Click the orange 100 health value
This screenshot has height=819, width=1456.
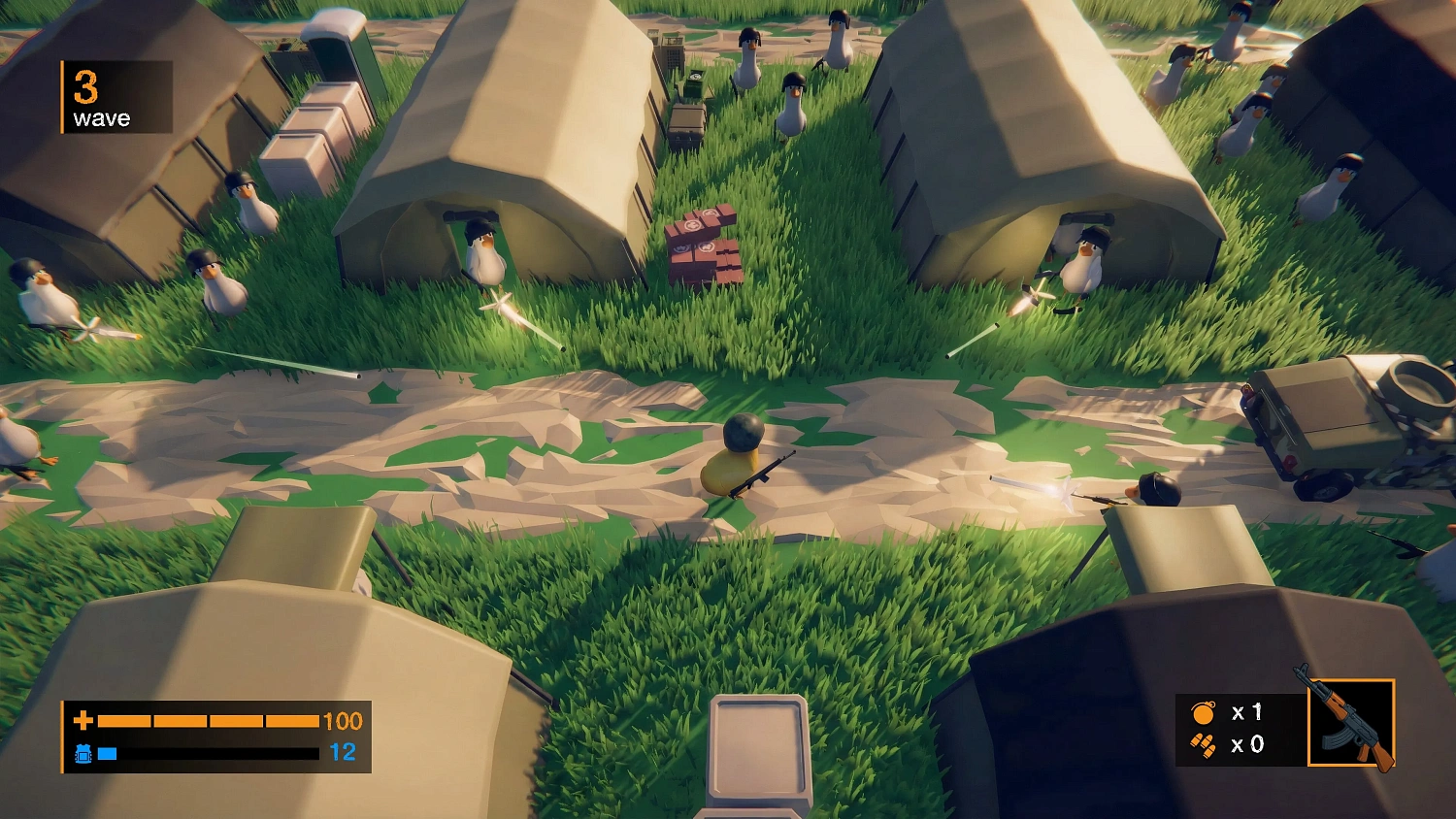342,722
